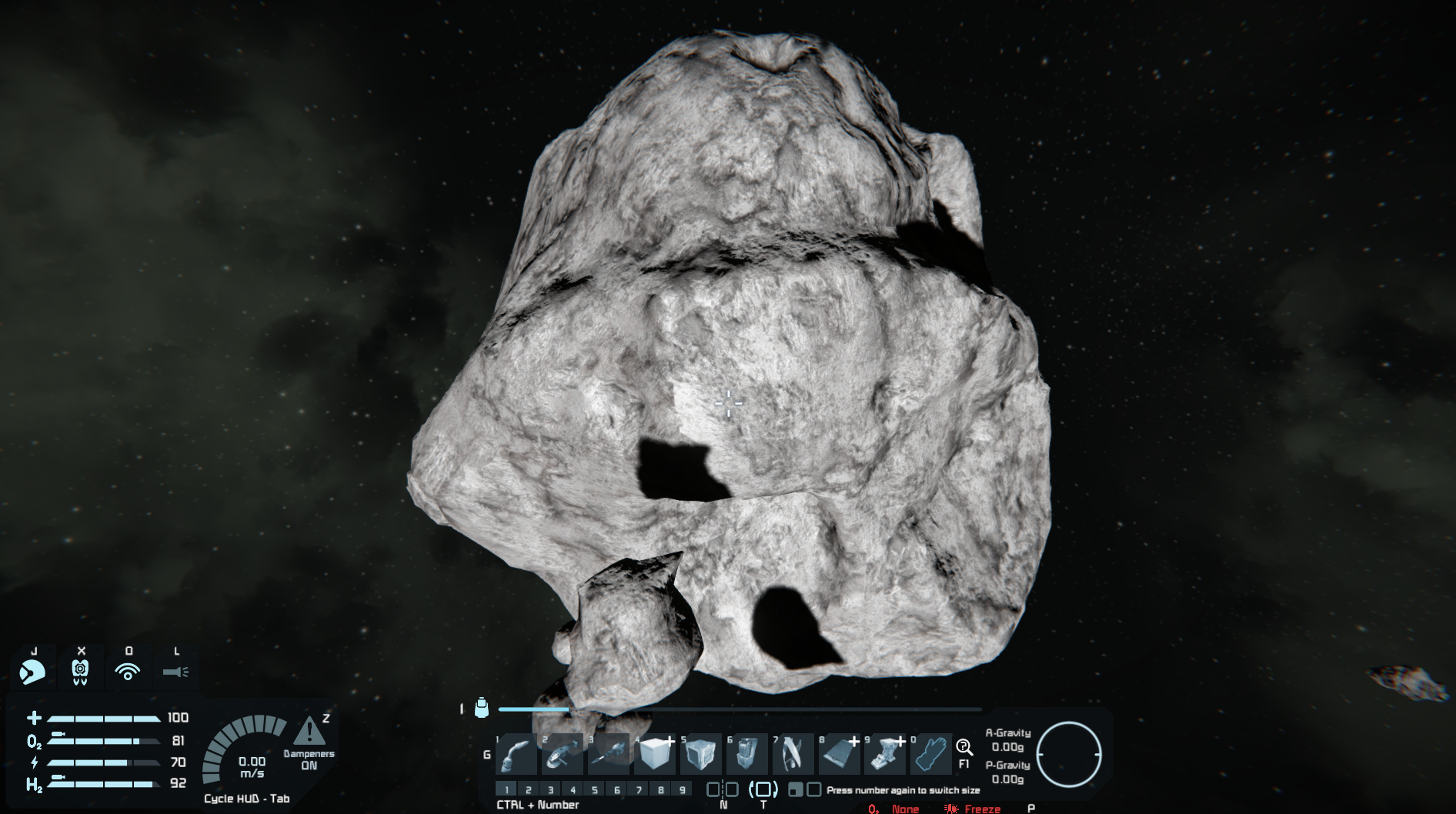This screenshot has height=814, width=1456.
Task: Select the empty hand glove slot
Action: [931, 754]
